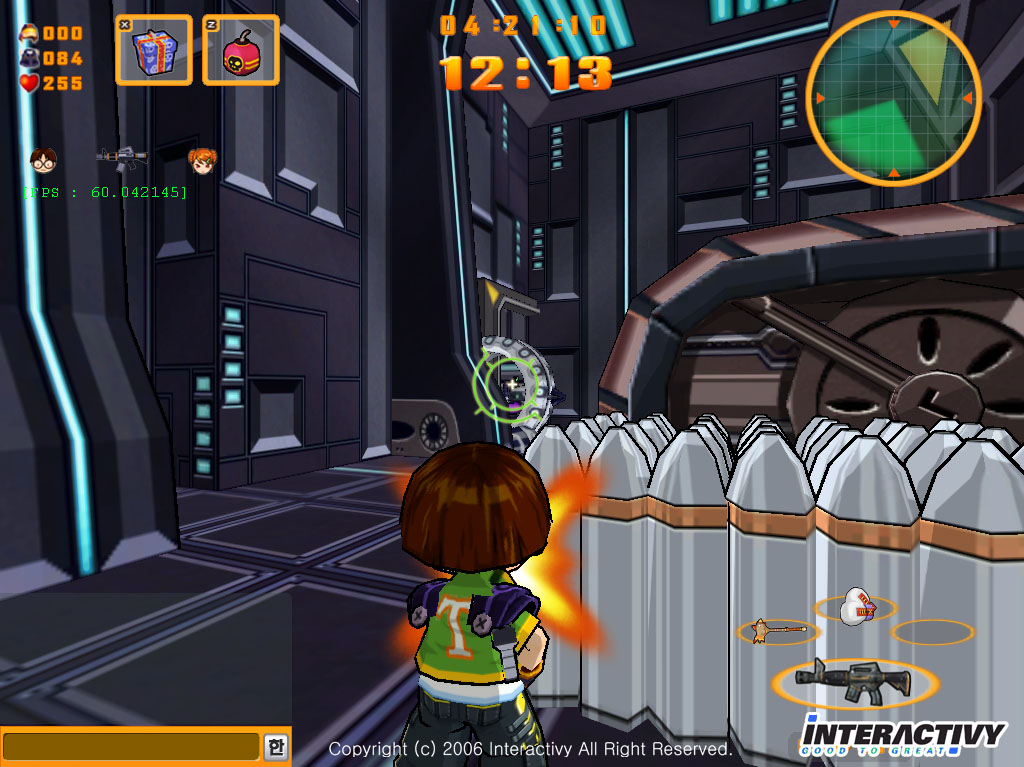The image size is (1024, 767).
Task: Choose the assault rifle in the weapon wheel
Action: coord(854,680)
